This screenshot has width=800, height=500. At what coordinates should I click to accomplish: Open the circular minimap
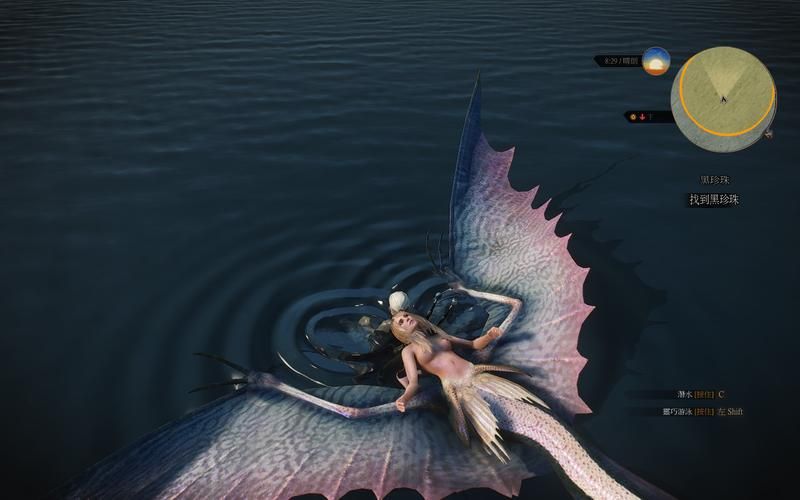pyautogui.click(x=723, y=99)
